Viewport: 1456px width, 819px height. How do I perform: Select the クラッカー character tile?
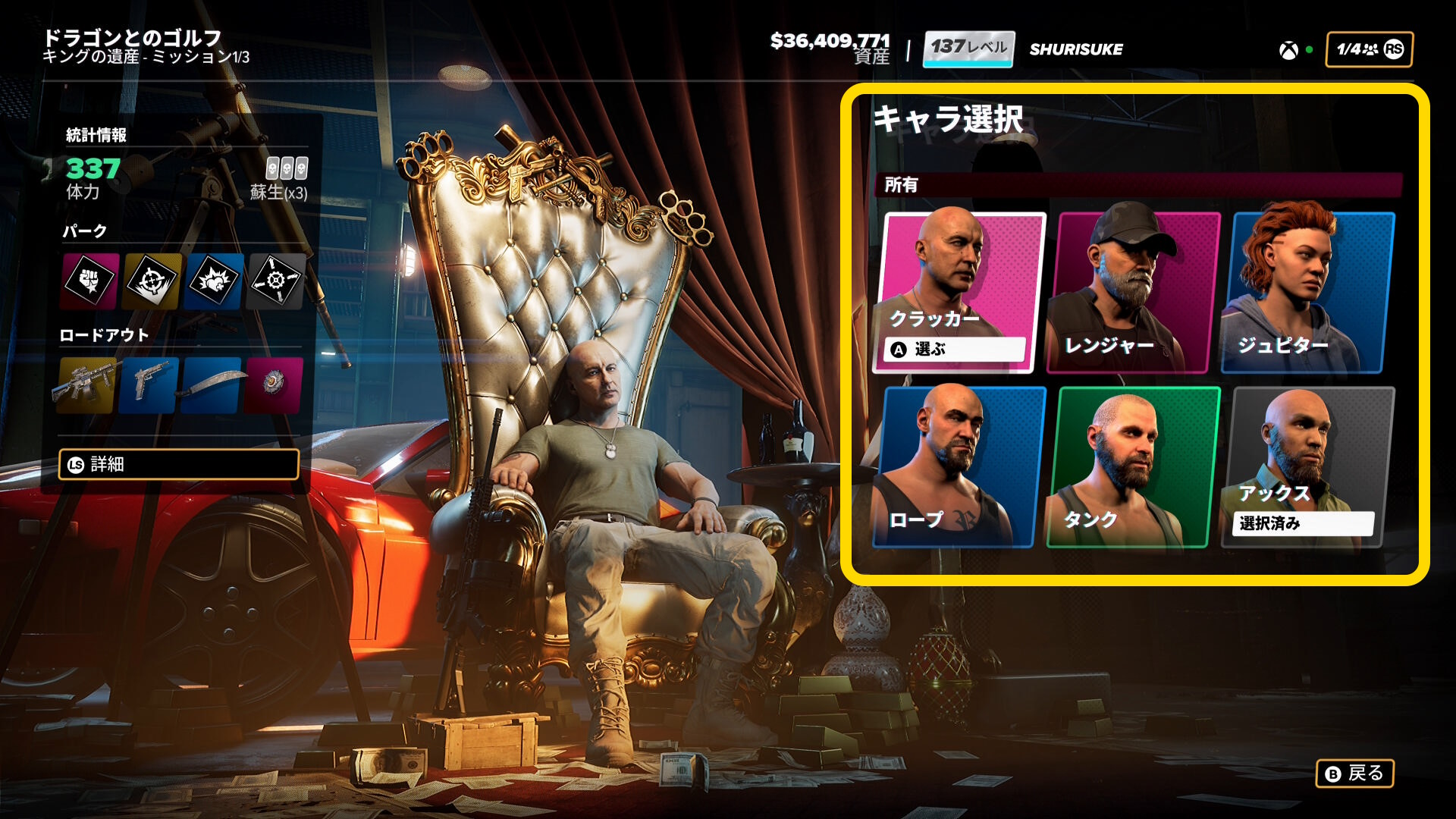[x=960, y=293]
